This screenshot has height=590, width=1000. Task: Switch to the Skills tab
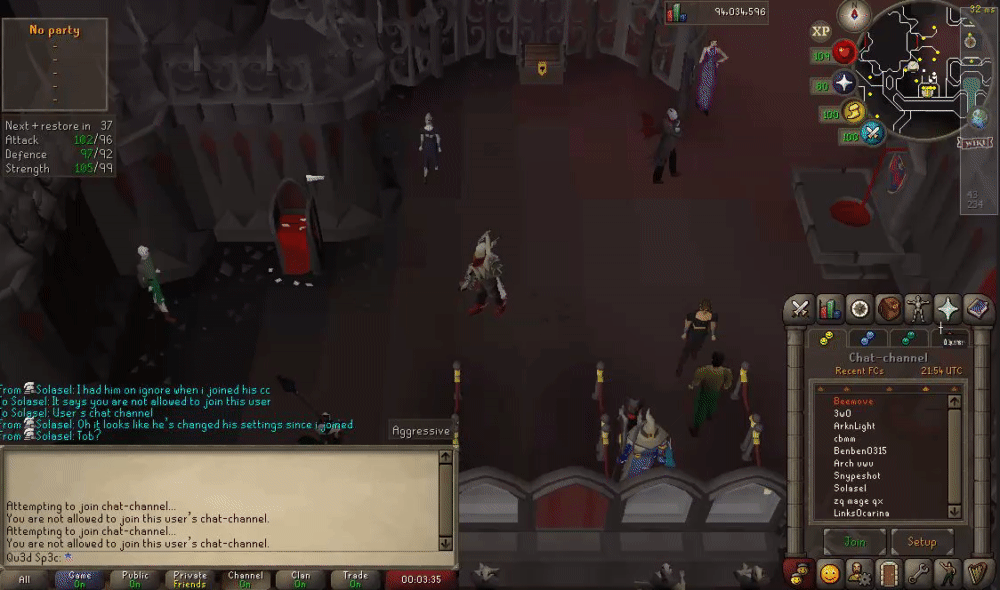[x=829, y=308]
